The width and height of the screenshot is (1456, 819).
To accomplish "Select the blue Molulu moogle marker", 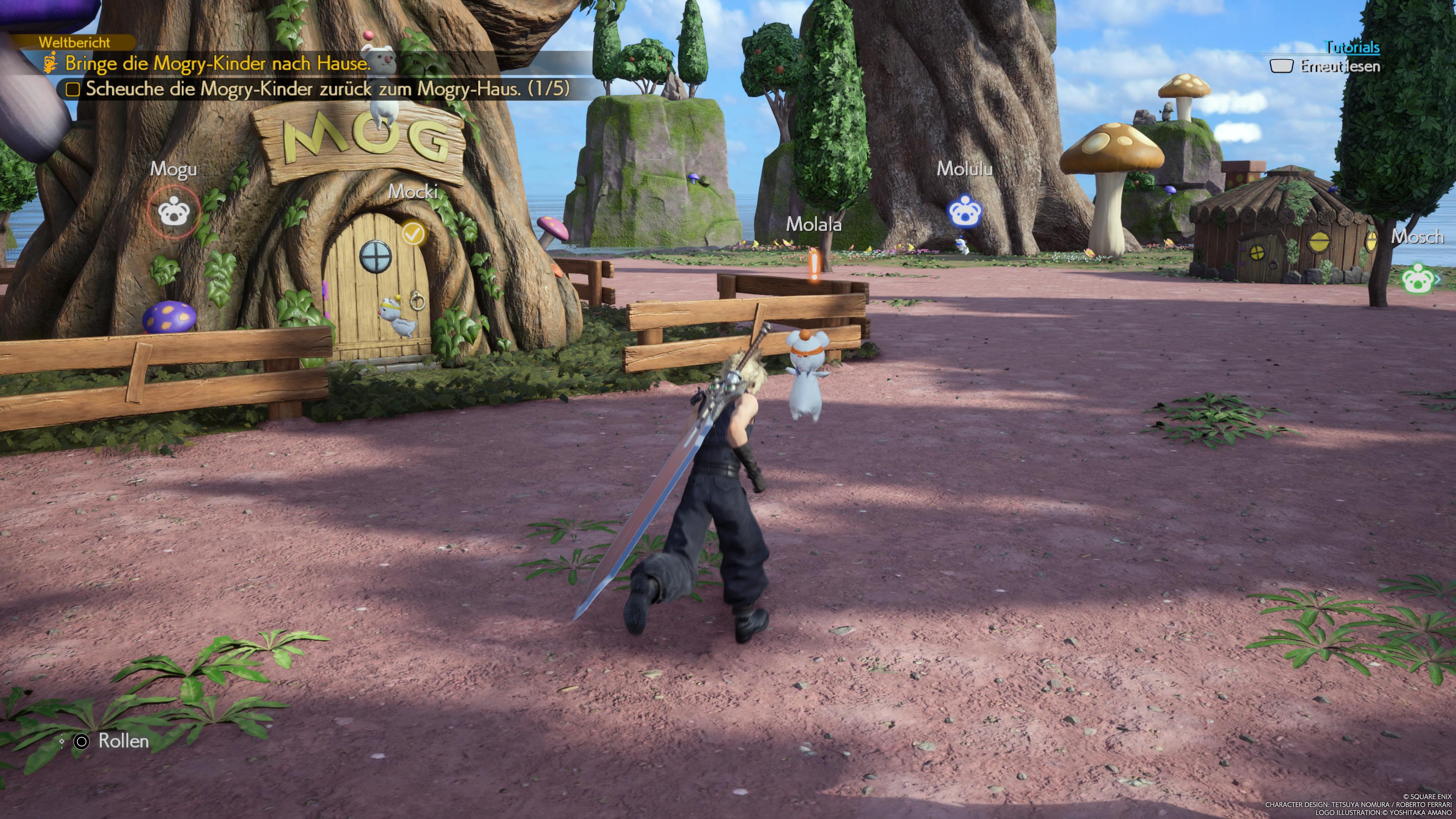I will (x=964, y=212).
